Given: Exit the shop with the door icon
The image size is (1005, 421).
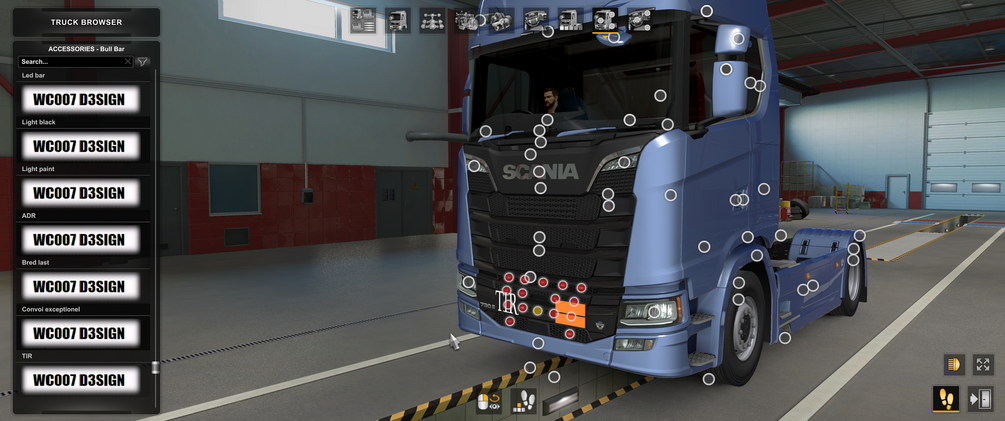Looking at the screenshot, I should (x=980, y=399).
